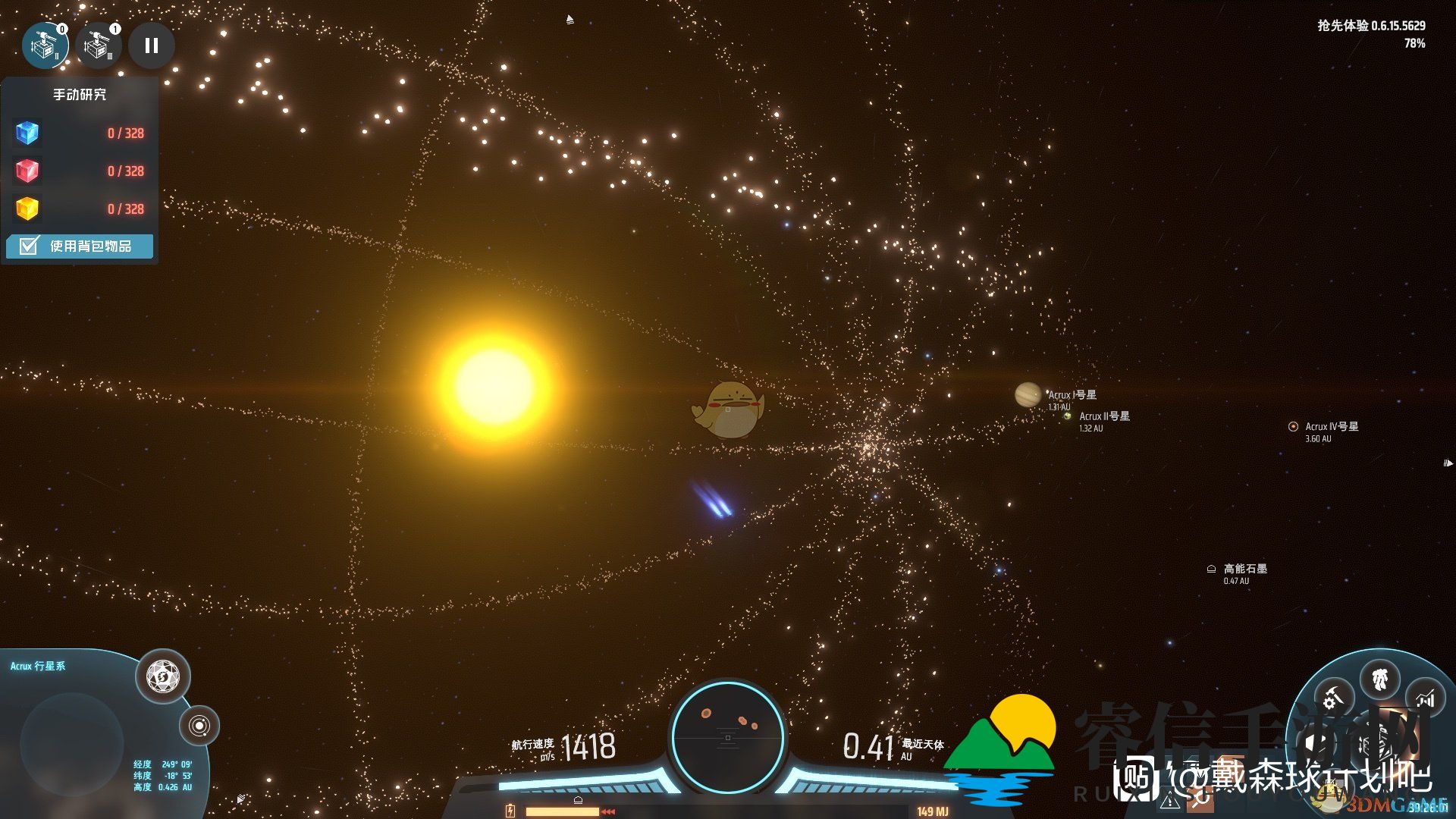Open the build menu pickaxe-gear icon
Viewport: 1456px width, 819px height.
[x=1333, y=696]
